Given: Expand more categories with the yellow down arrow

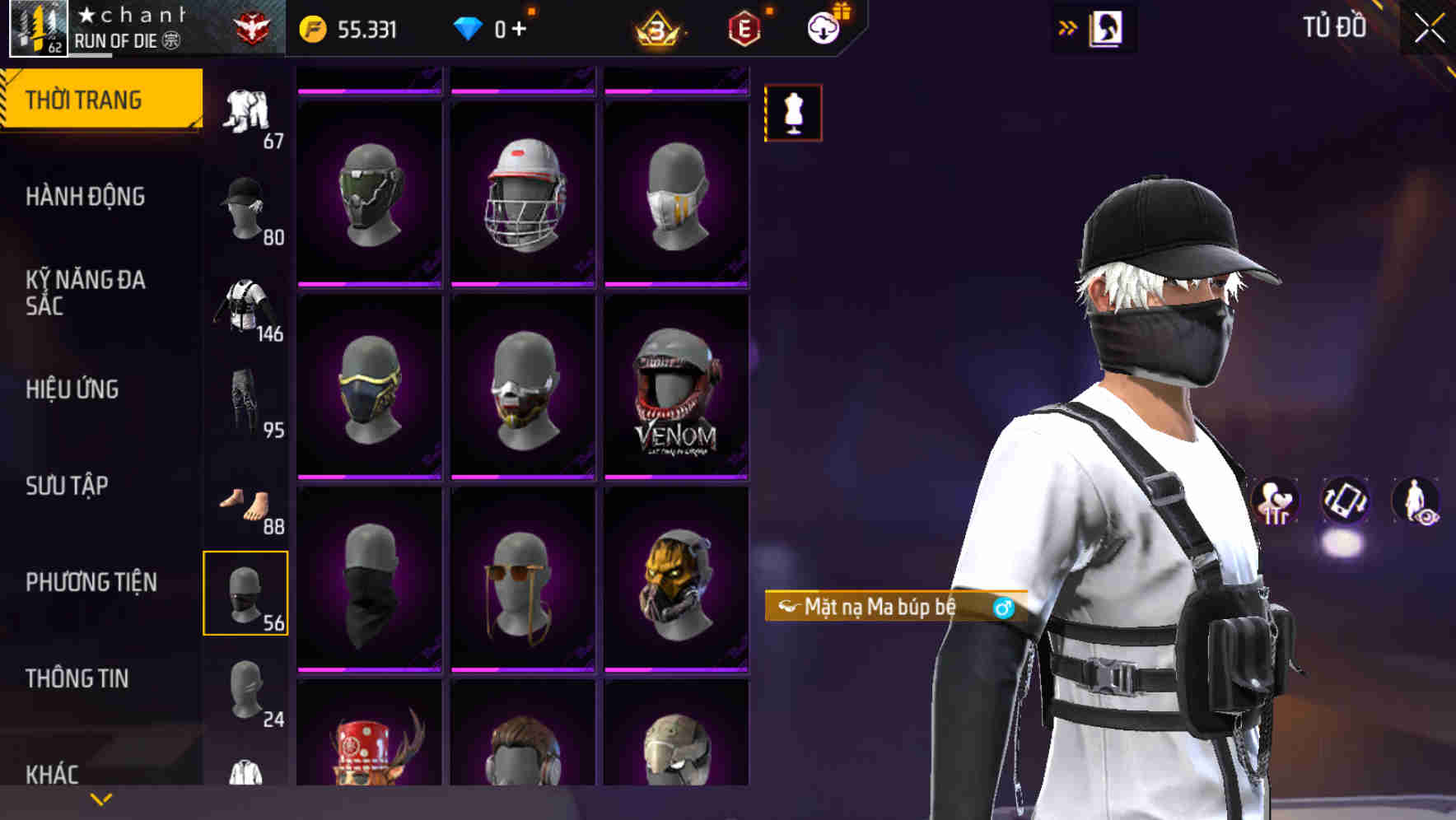Looking at the screenshot, I should (x=100, y=799).
